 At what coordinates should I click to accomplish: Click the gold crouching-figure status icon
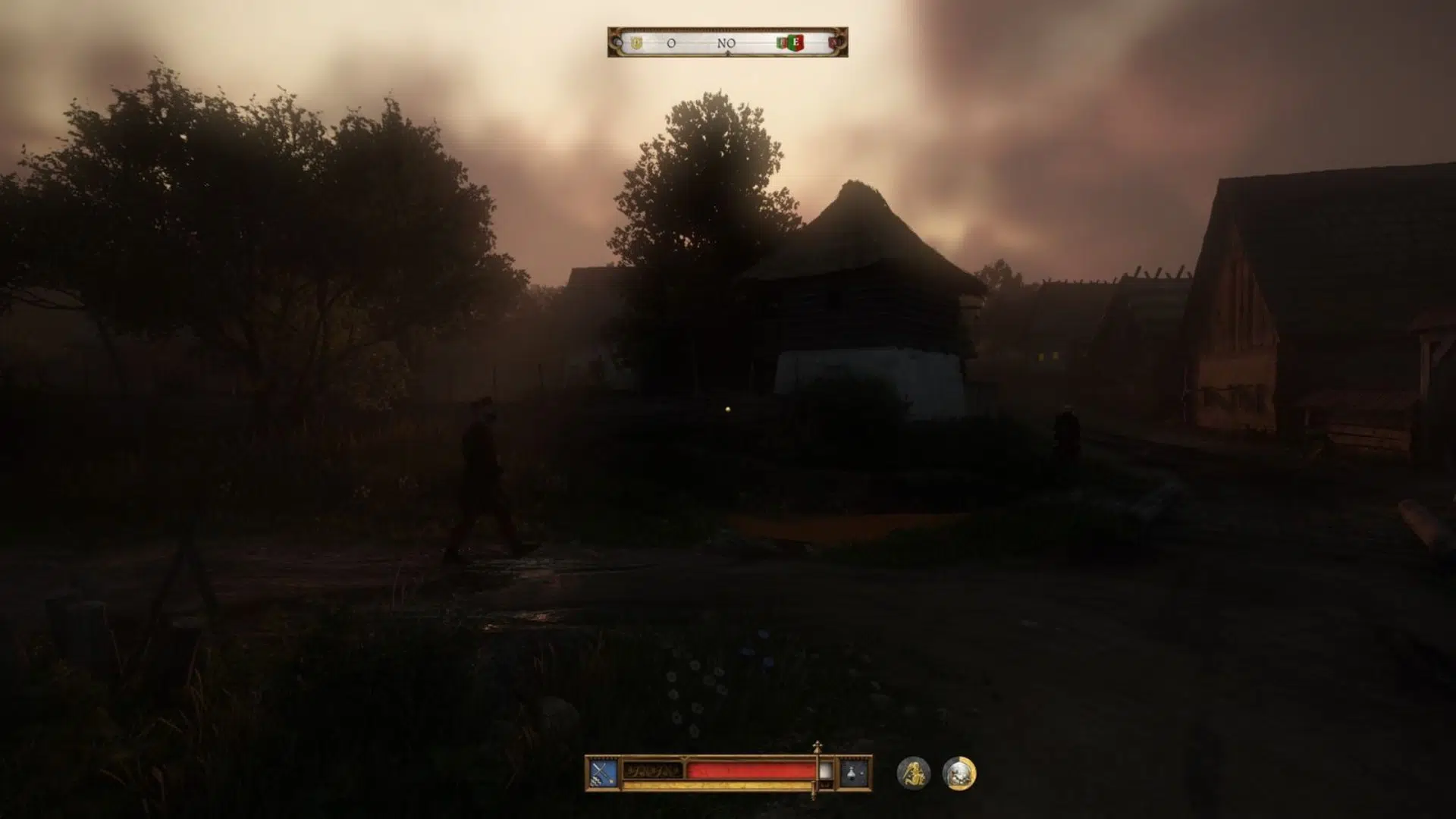914,773
